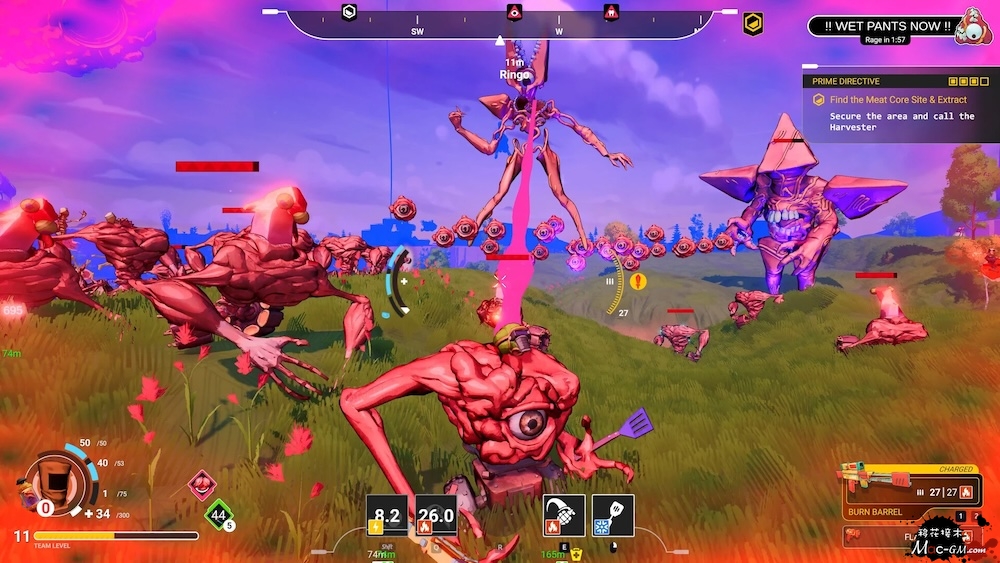Click the compass bar at the top
Viewport: 1000px width, 563px height.
click(500, 24)
